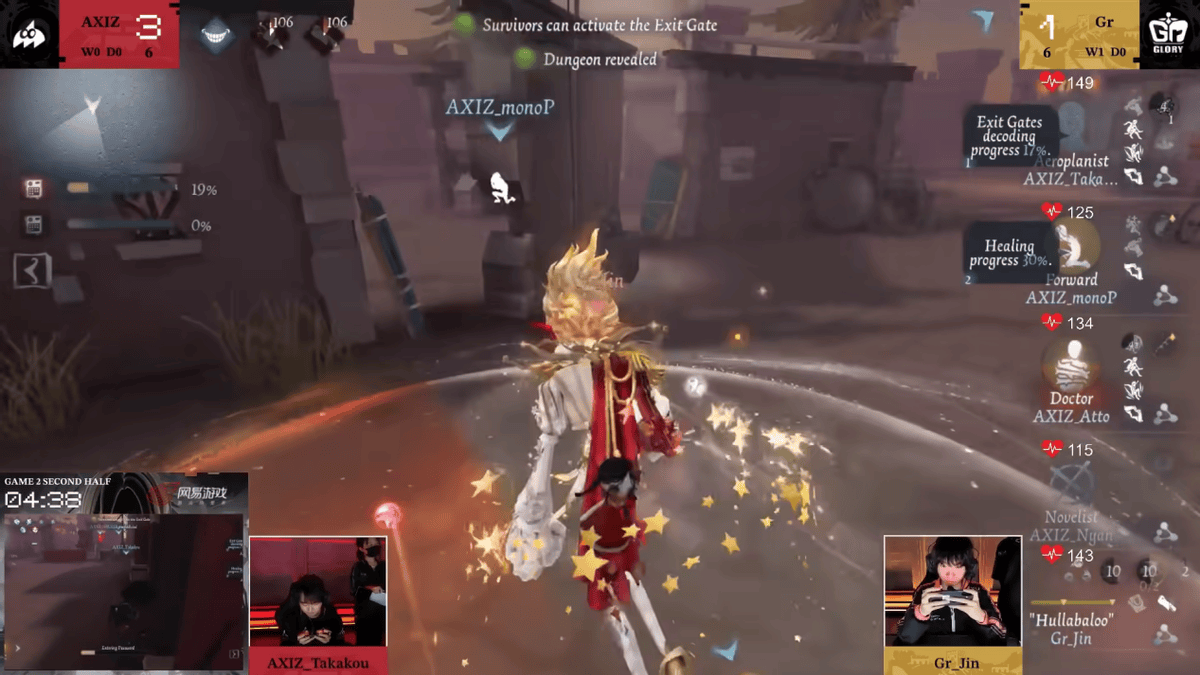This screenshot has width=1200, height=675.
Task: Click the AXIZ team logo
Action: tap(28, 35)
